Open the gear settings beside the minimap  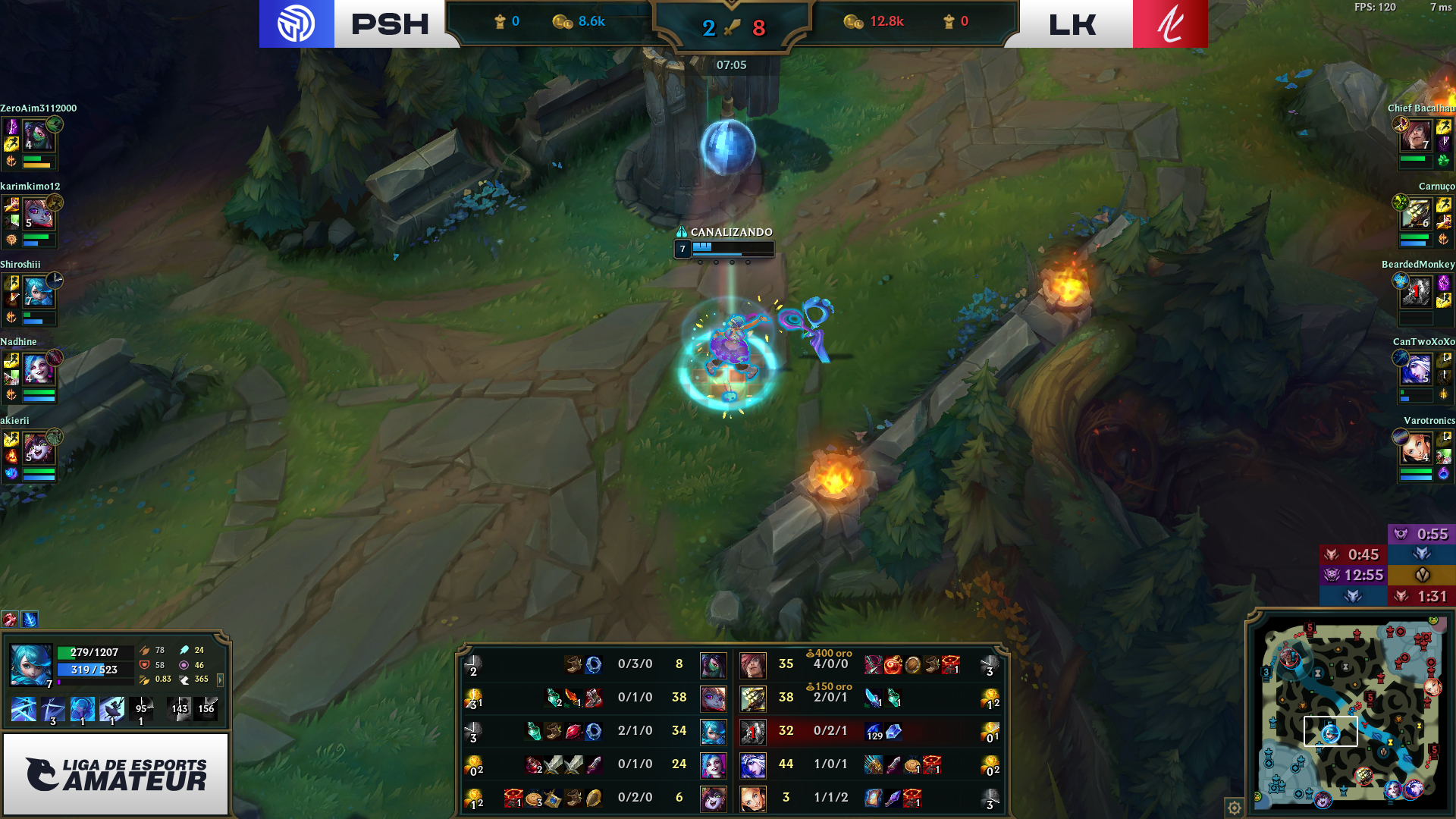click(1234, 808)
